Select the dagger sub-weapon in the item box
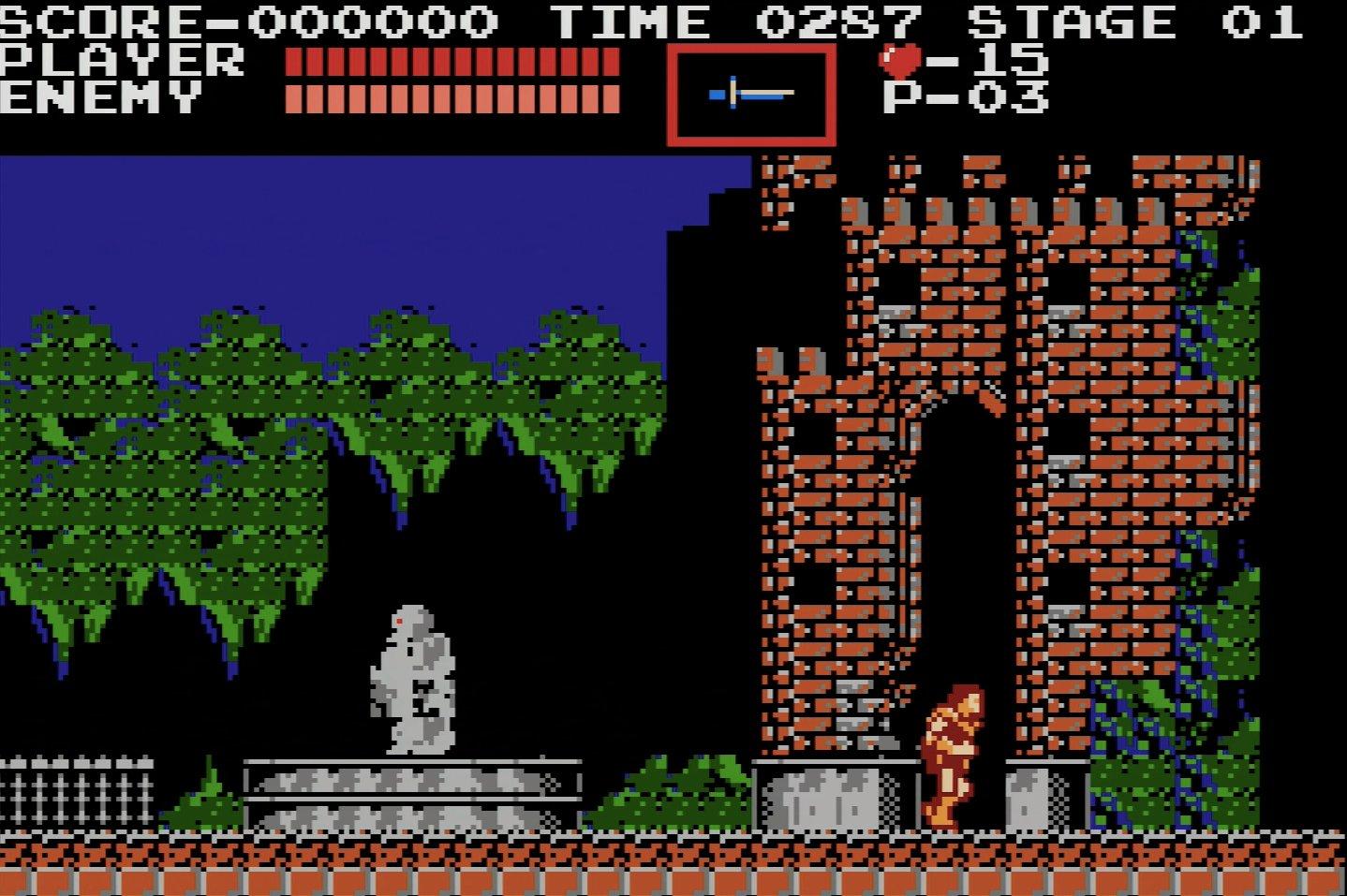The image size is (1347, 896). tap(752, 91)
